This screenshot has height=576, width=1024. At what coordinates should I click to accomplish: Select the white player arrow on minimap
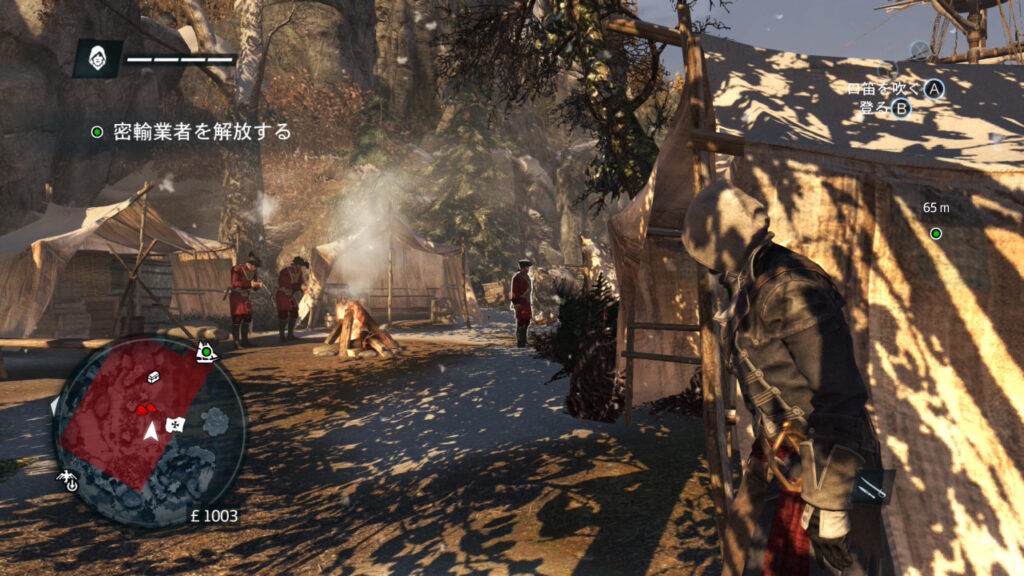coord(150,430)
